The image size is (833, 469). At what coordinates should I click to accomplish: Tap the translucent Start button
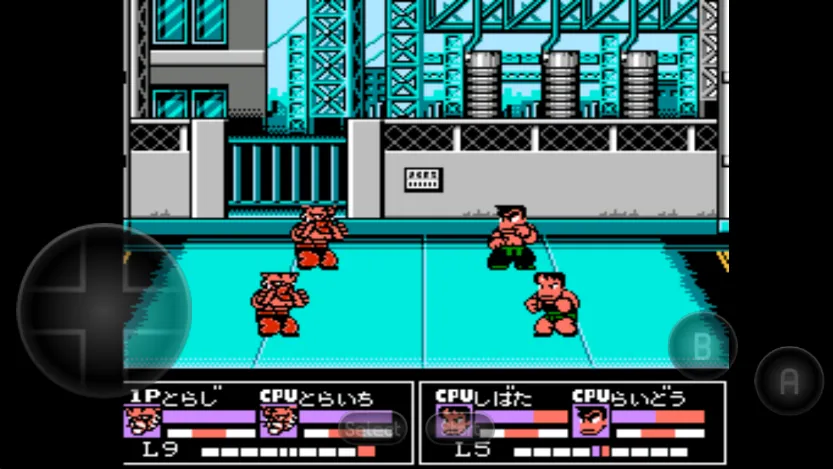coord(458,428)
